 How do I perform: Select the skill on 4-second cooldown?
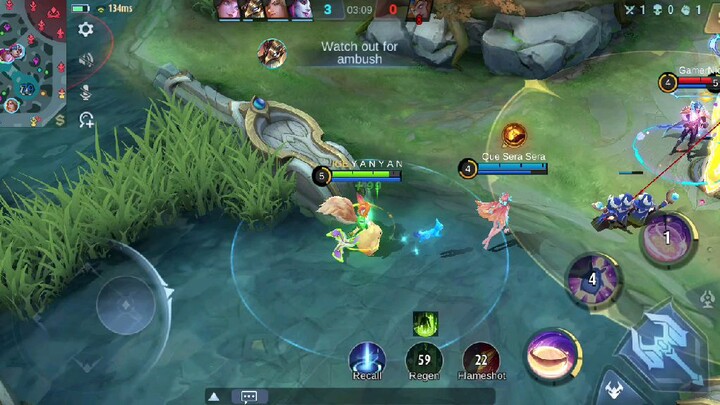[592, 279]
